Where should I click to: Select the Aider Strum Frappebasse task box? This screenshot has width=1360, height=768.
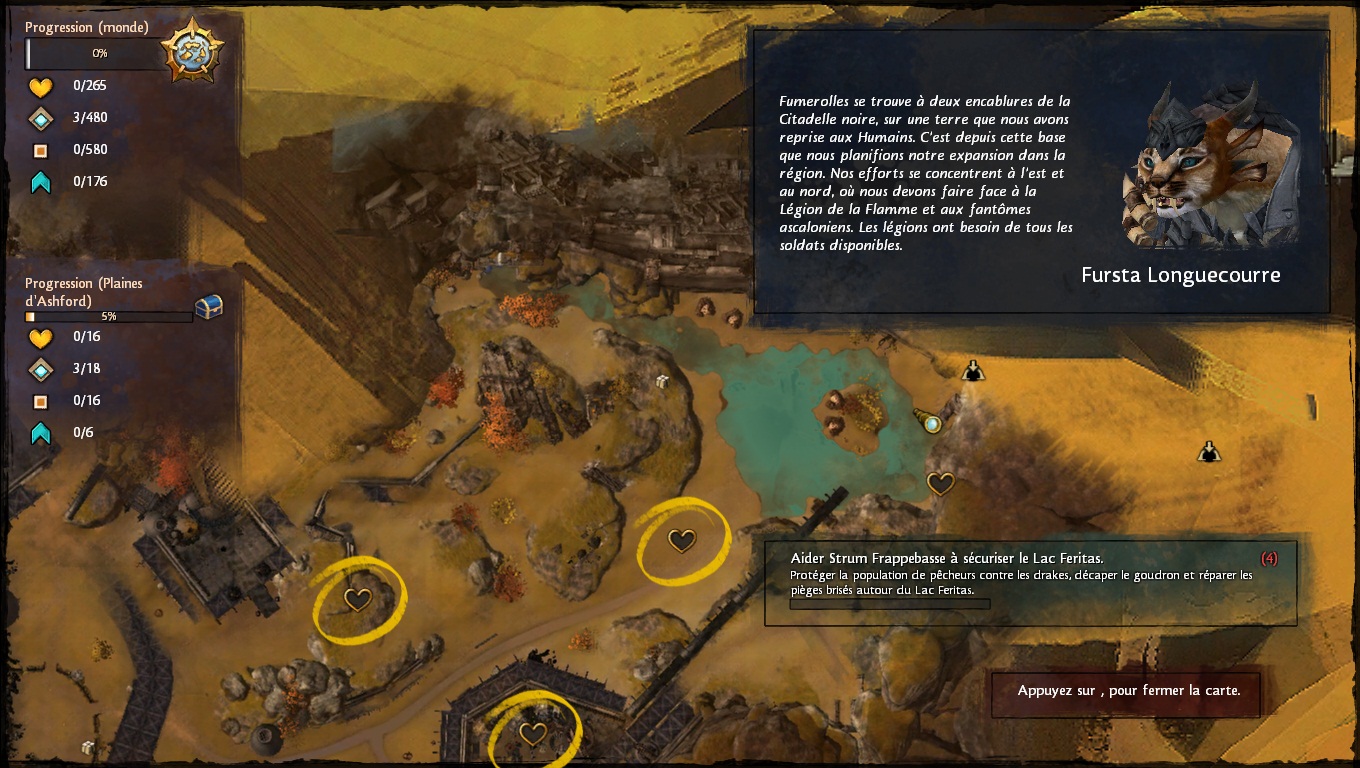pos(1030,583)
